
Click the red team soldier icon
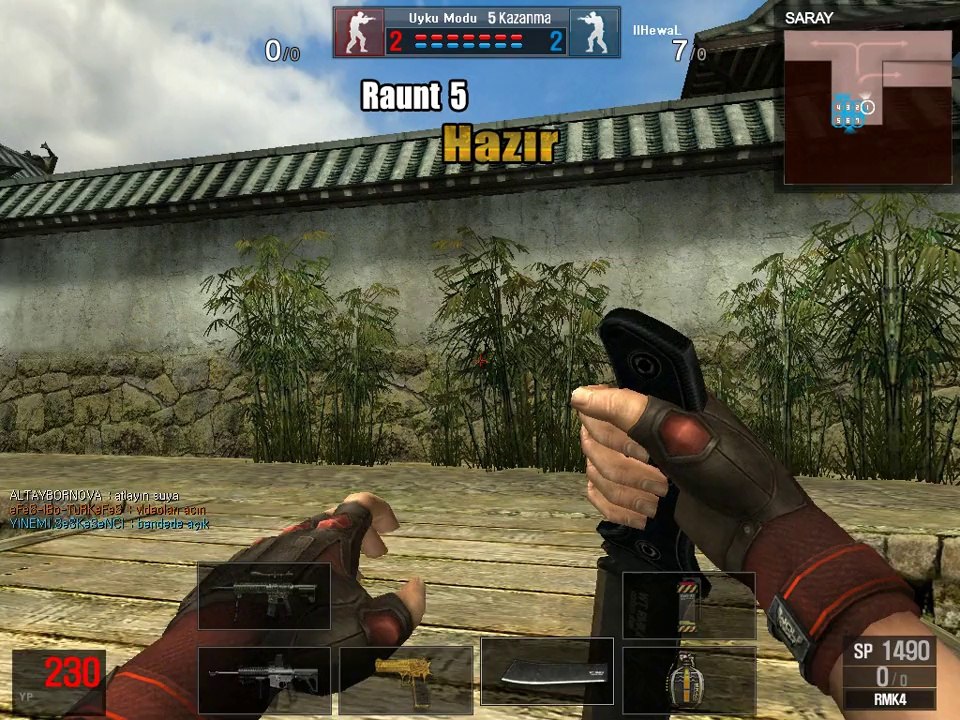(358, 33)
